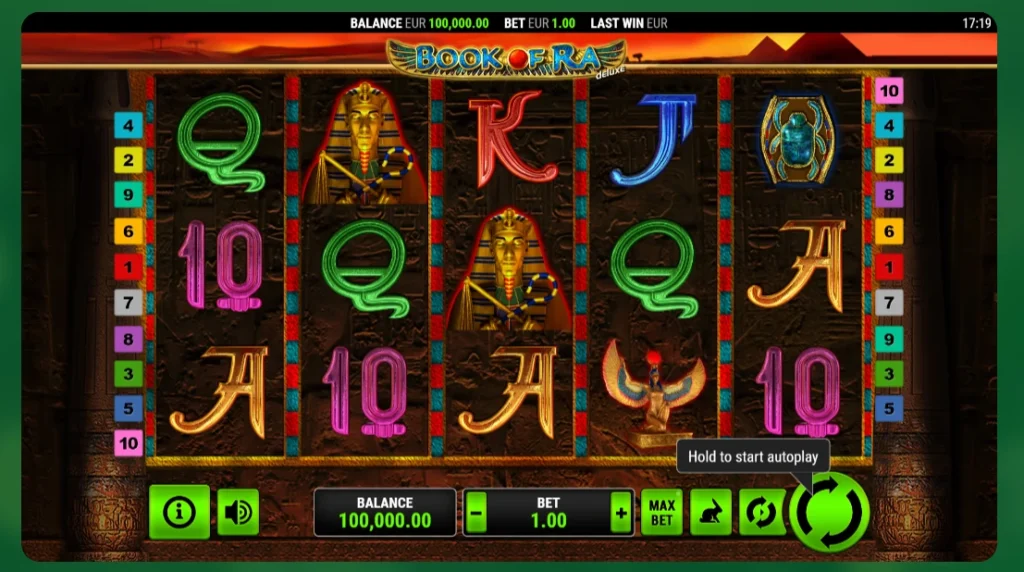1024x572 pixels.
Task: Increase the bet with the plus button
Action: point(621,515)
